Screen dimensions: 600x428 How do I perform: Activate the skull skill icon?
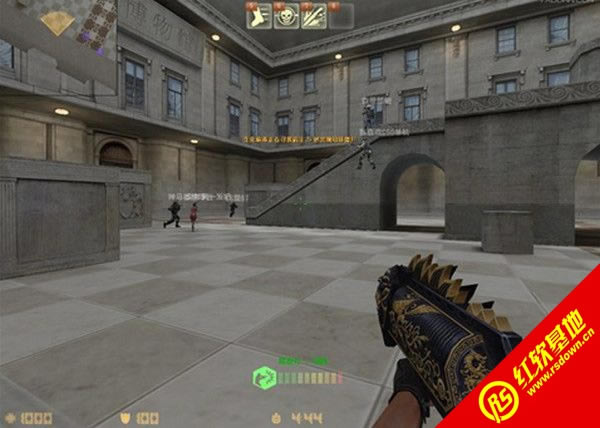tap(287, 15)
